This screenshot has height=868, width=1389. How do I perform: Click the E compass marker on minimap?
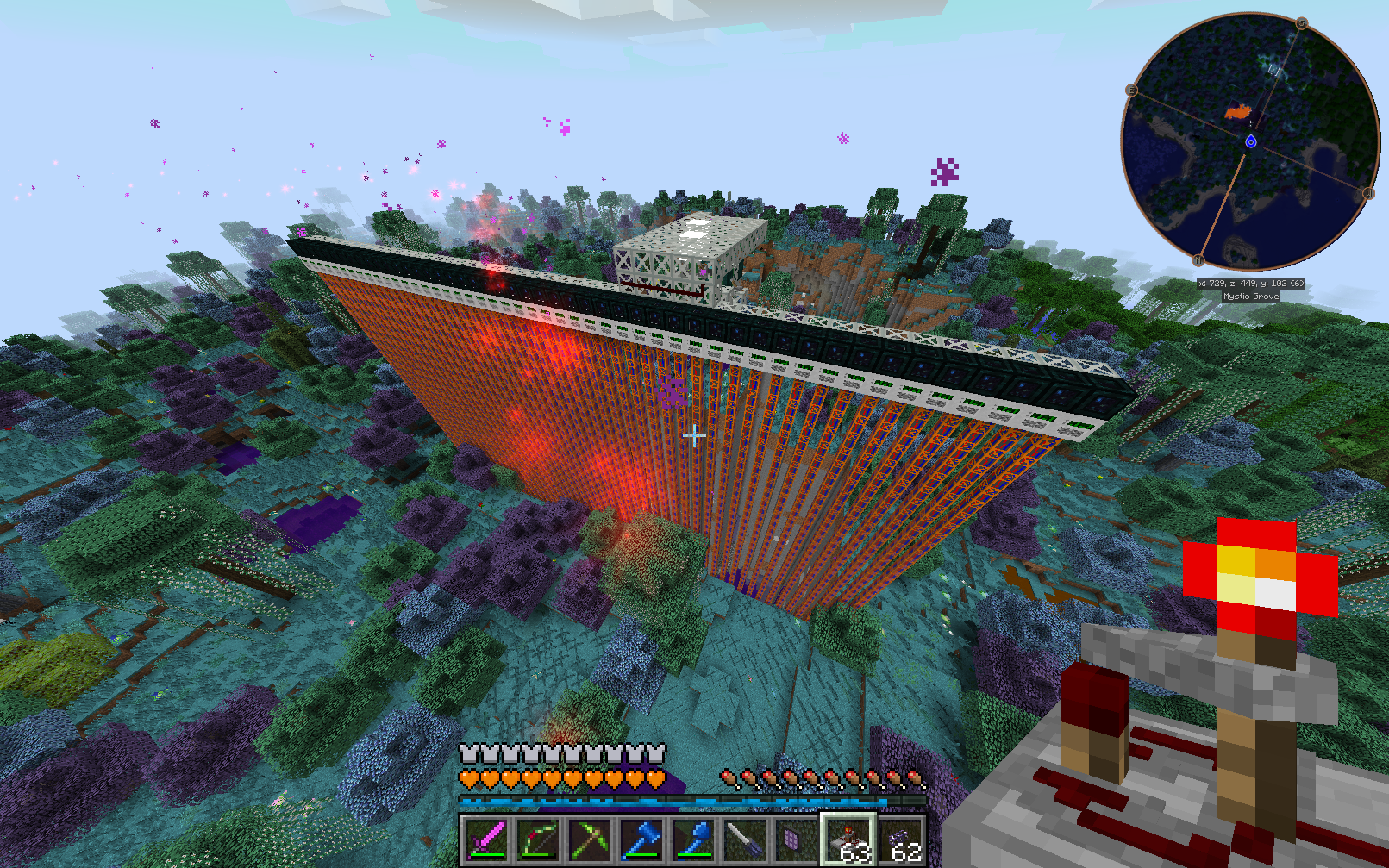click(x=1131, y=90)
